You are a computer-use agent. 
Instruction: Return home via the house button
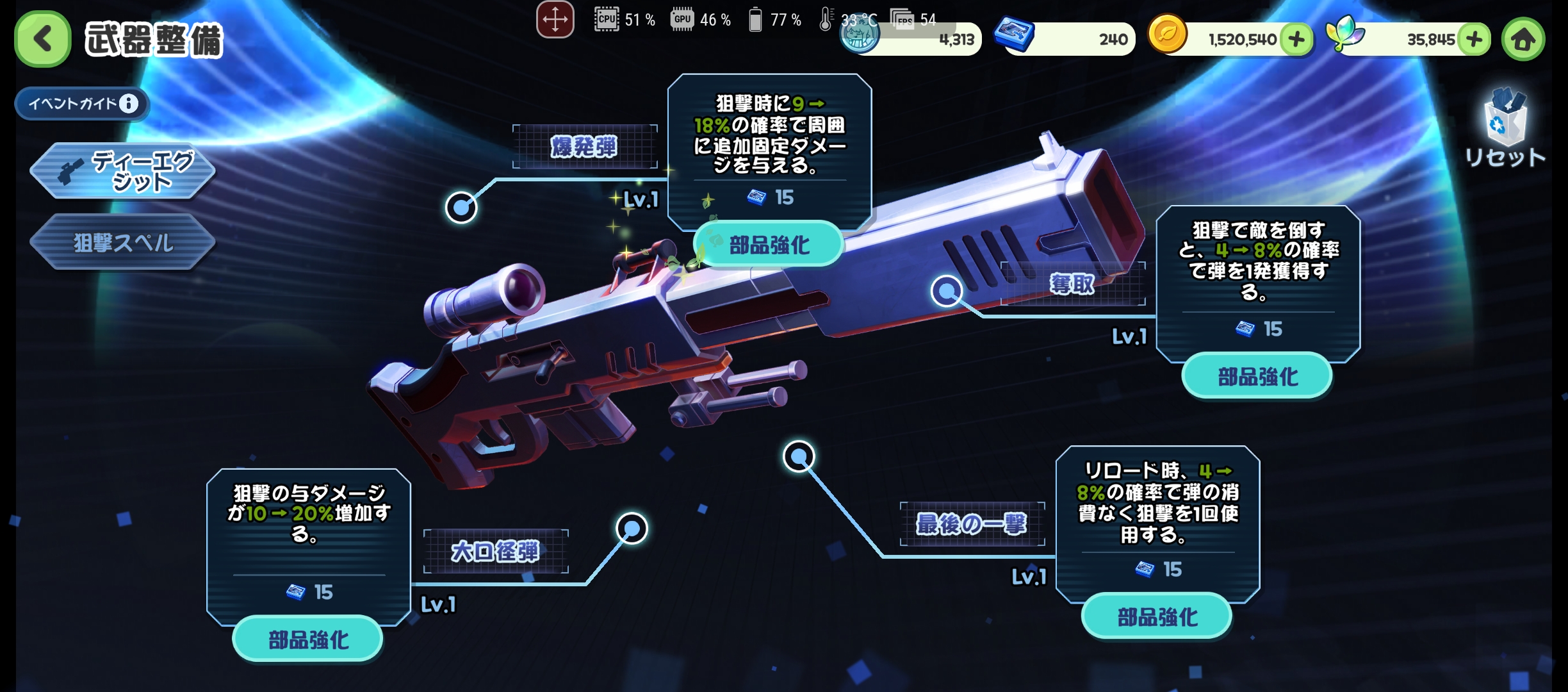(x=1523, y=40)
